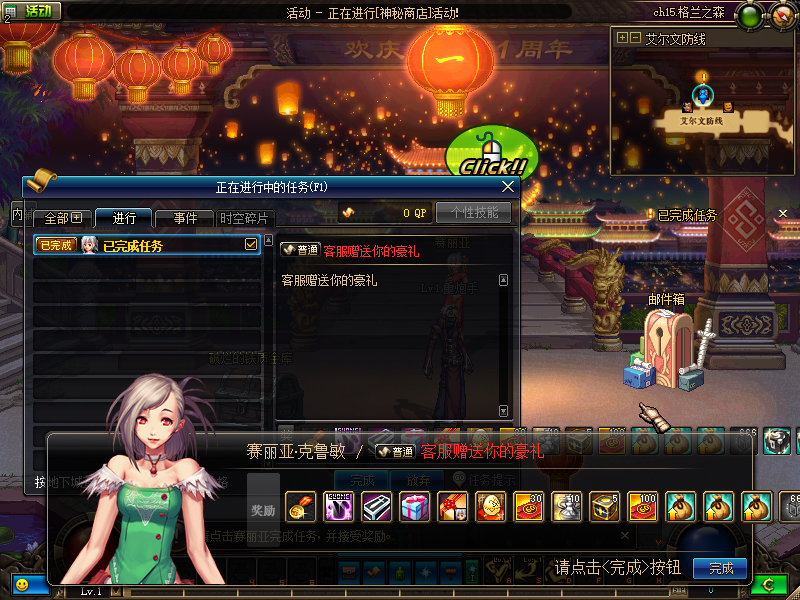Show the 时空碎片 quest tab
The width and height of the screenshot is (800, 600).
click(x=243, y=218)
